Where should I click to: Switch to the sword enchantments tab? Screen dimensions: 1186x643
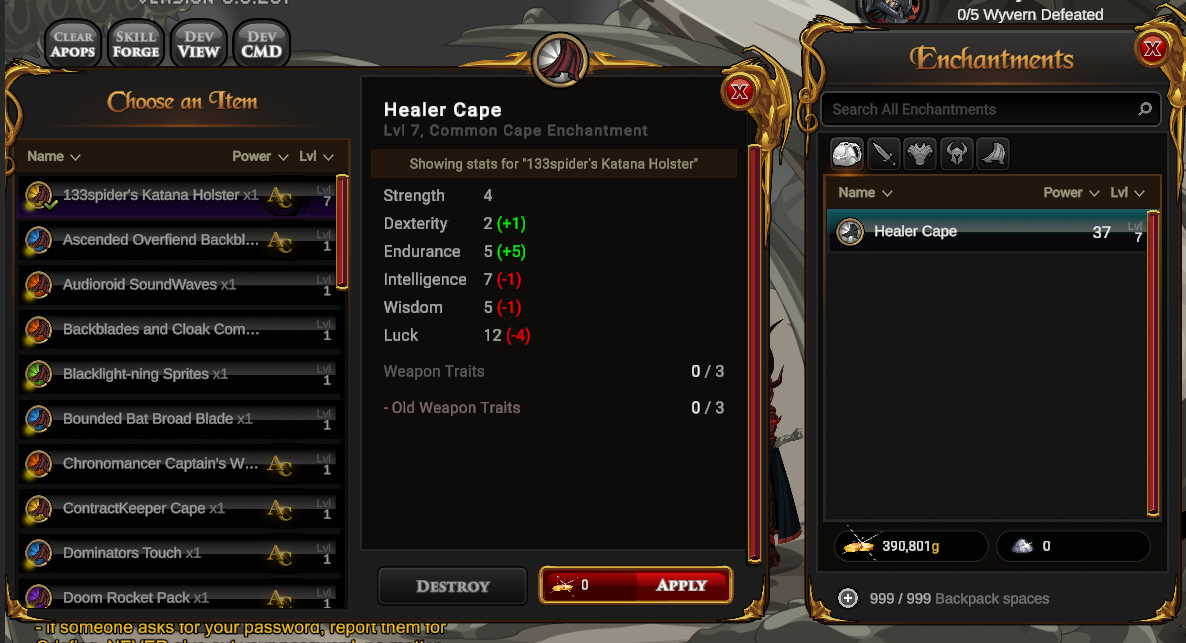click(x=883, y=154)
